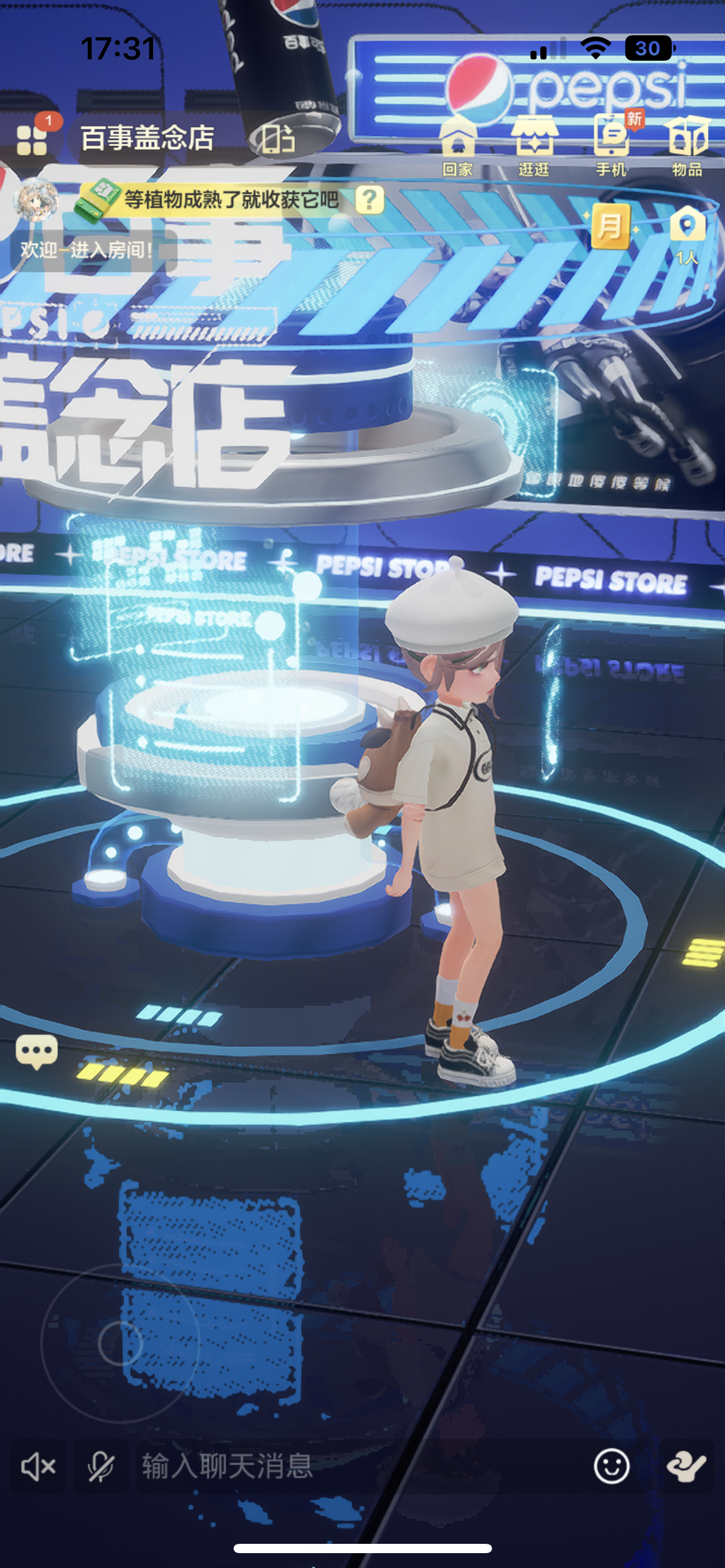Image resolution: width=725 pixels, height=1568 pixels.
Task: Tap the player avatar portrait
Action: click(x=36, y=201)
